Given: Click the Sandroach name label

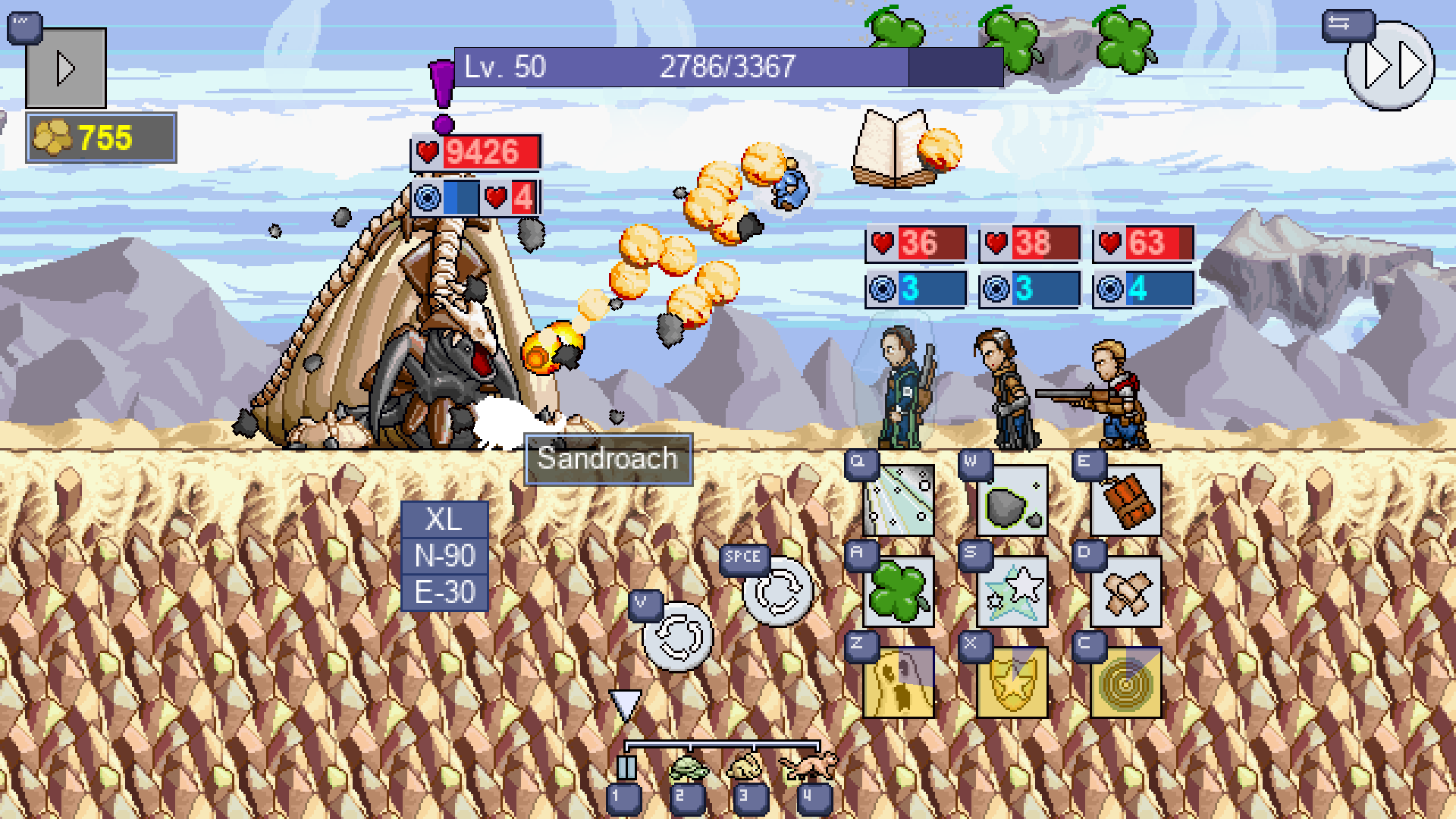Looking at the screenshot, I should coord(607,458).
